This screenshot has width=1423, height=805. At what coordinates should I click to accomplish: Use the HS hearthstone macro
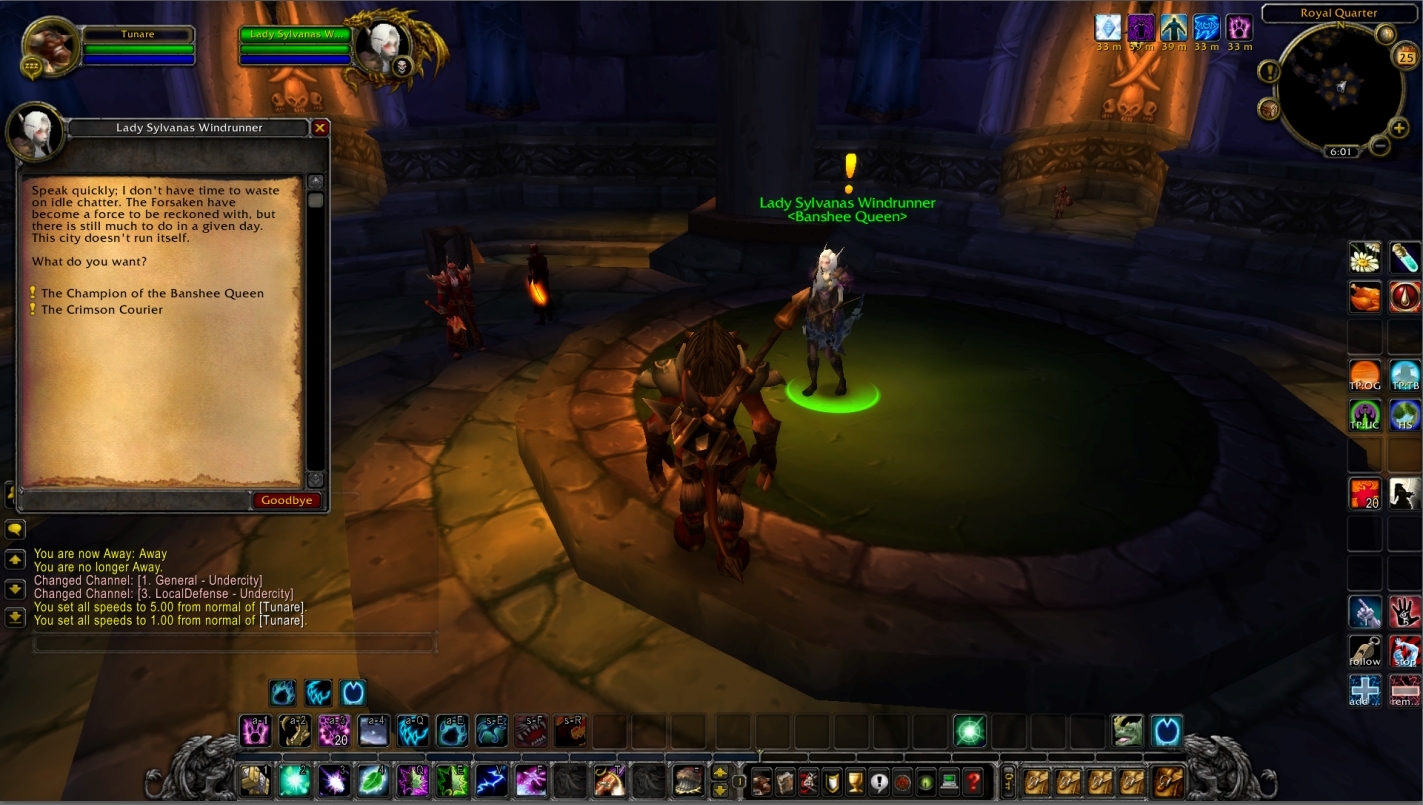pos(1404,413)
